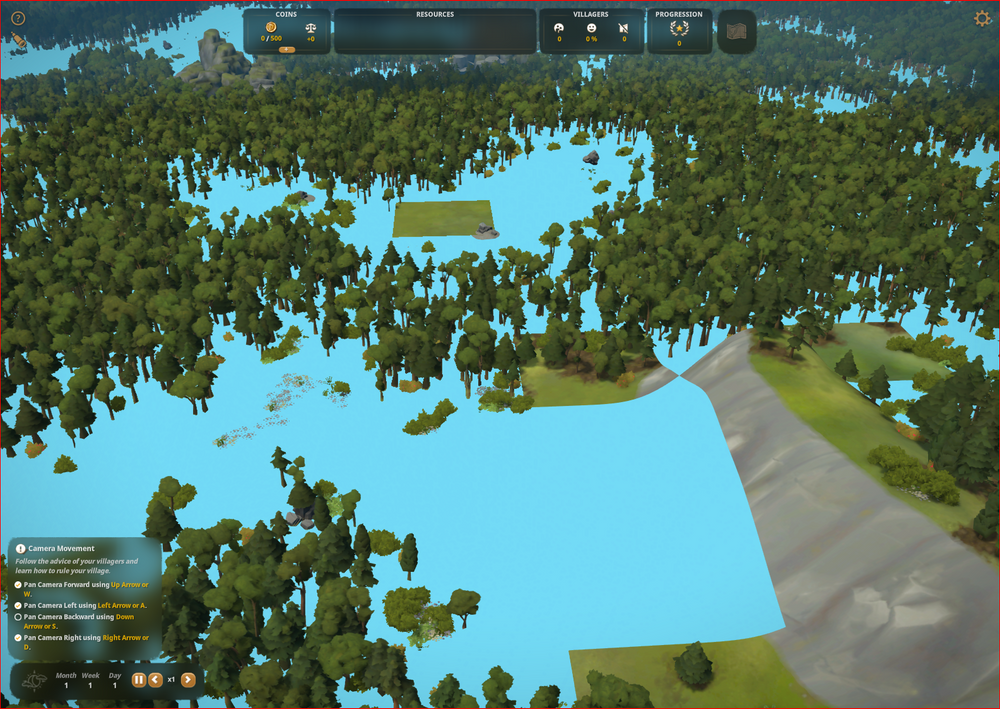Open the map button beside Progression
The image size is (1000, 709).
click(736, 31)
